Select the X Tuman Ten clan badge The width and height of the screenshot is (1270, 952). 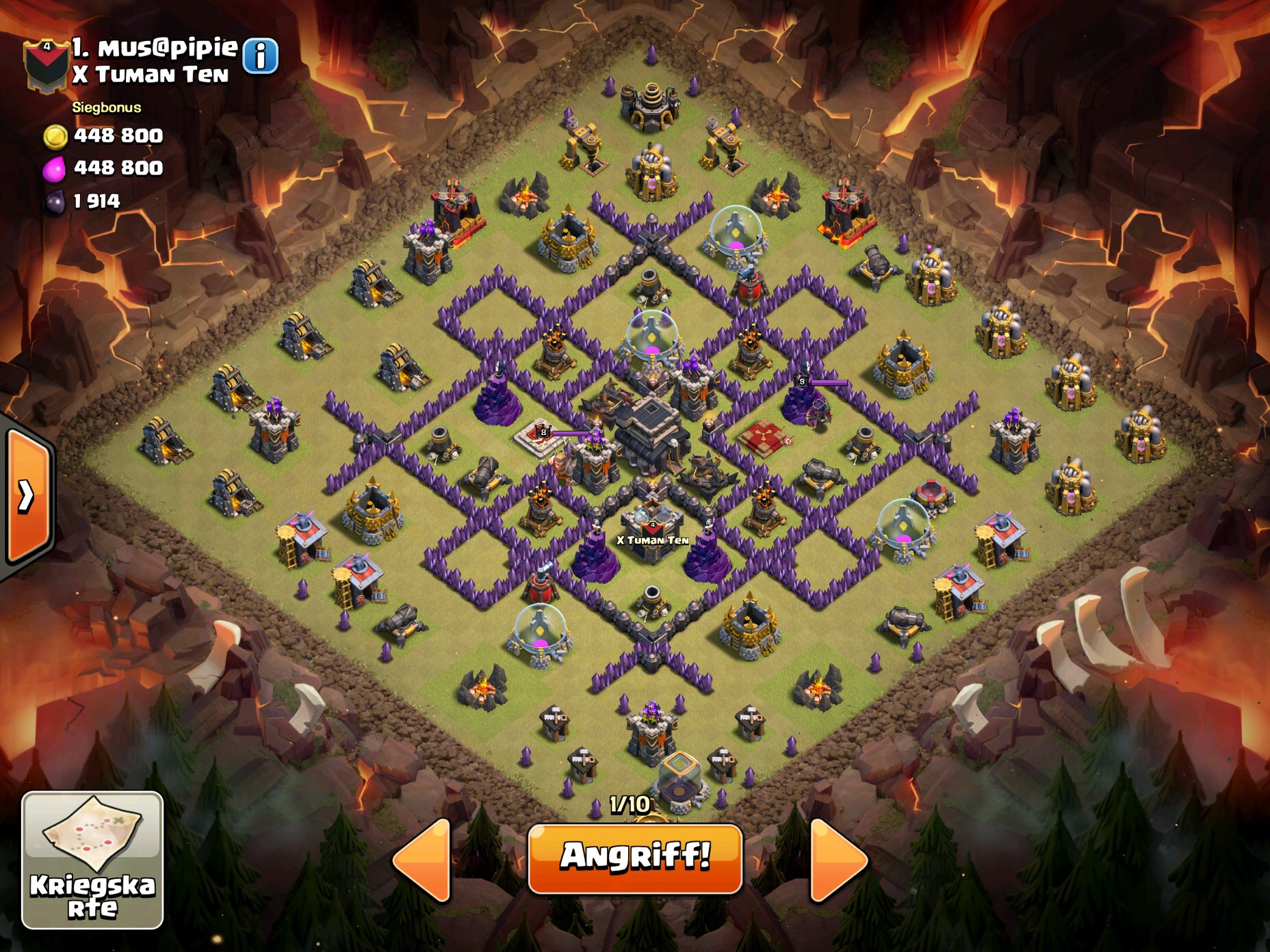point(46,65)
